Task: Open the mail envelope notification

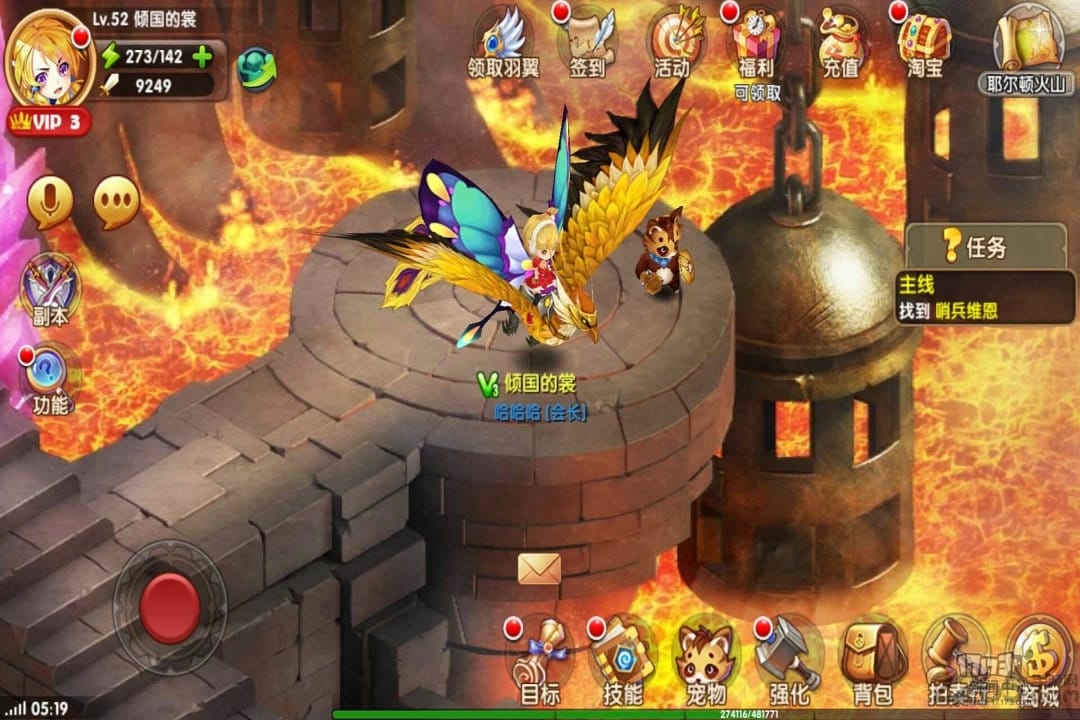Action: pos(539,569)
